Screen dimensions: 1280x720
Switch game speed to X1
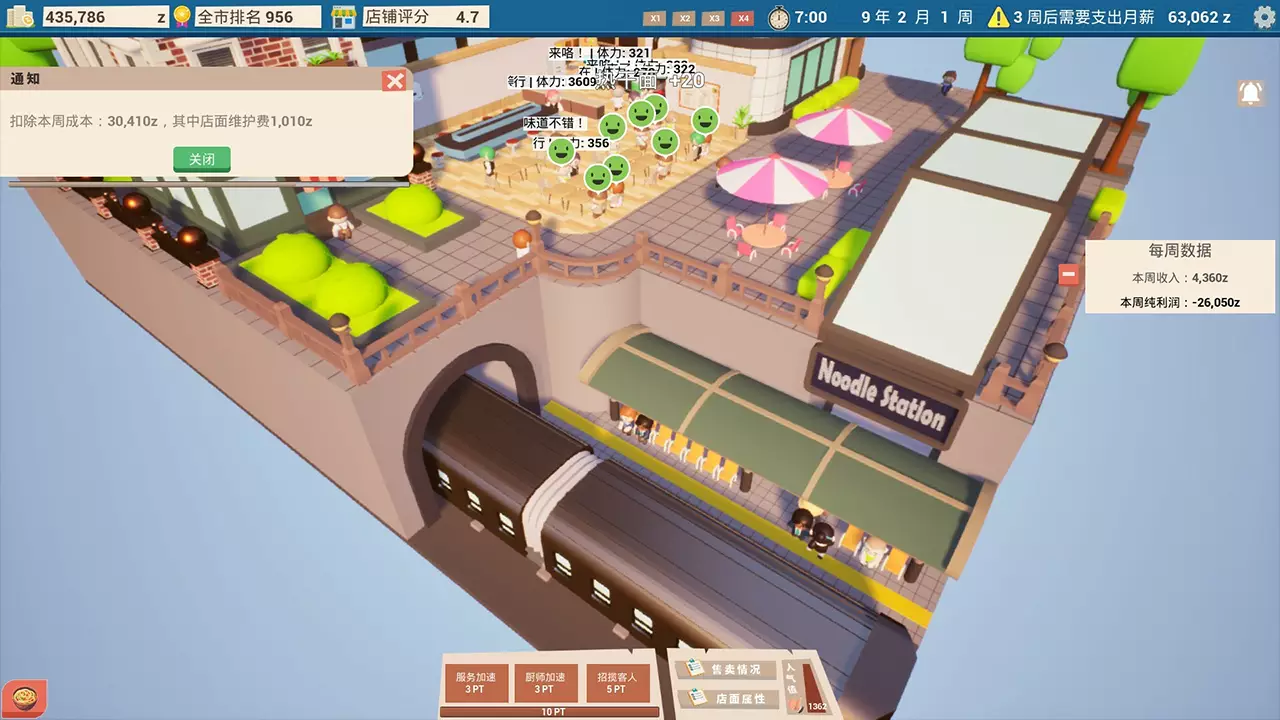tap(655, 17)
